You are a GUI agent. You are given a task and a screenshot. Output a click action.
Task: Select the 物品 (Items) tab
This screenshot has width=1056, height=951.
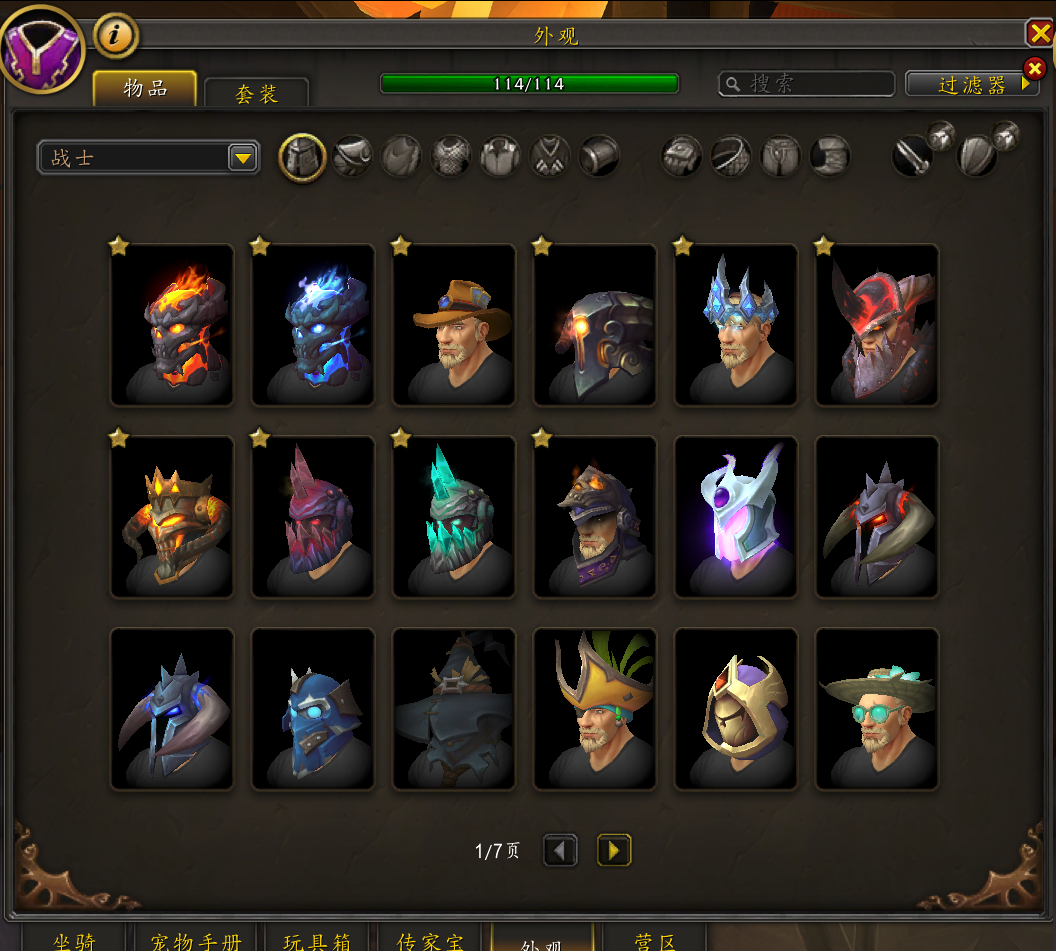tap(145, 88)
